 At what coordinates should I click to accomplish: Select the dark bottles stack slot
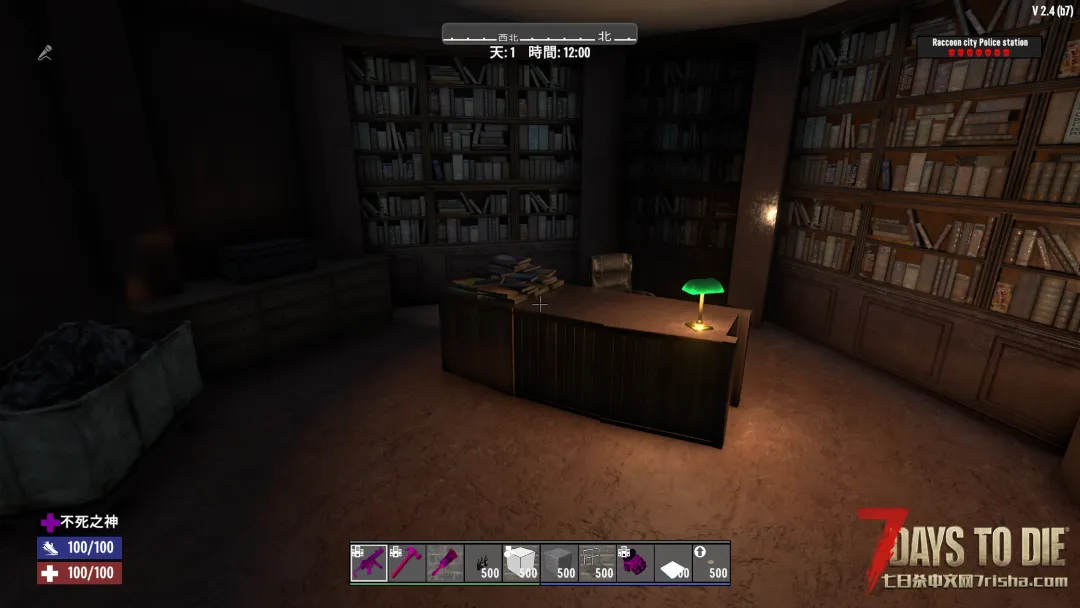coord(483,563)
